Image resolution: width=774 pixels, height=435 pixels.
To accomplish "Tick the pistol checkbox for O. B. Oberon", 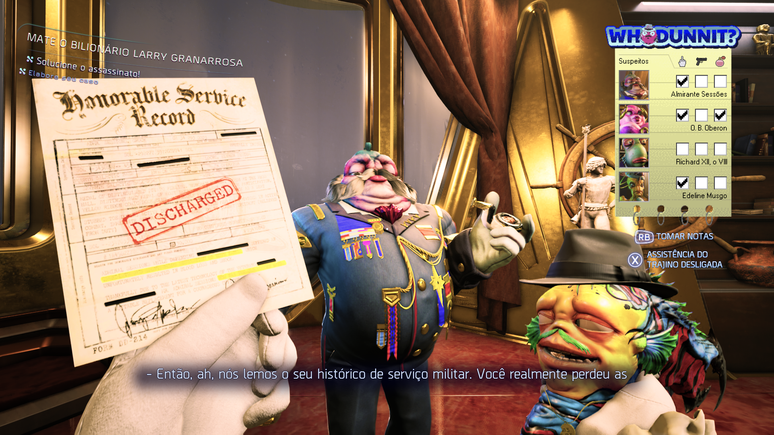I will (x=702, y=115).
